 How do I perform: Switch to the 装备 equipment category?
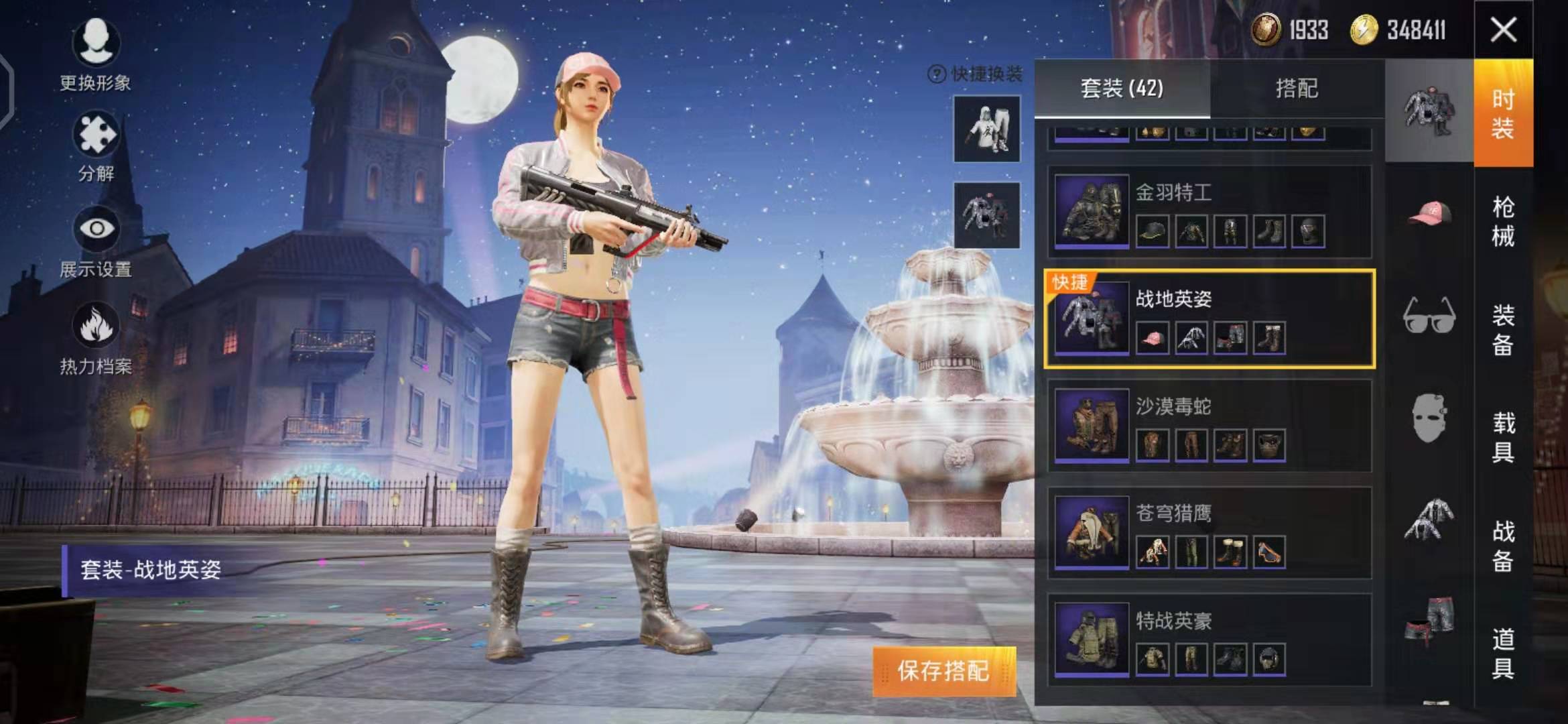pos(1503,330)
